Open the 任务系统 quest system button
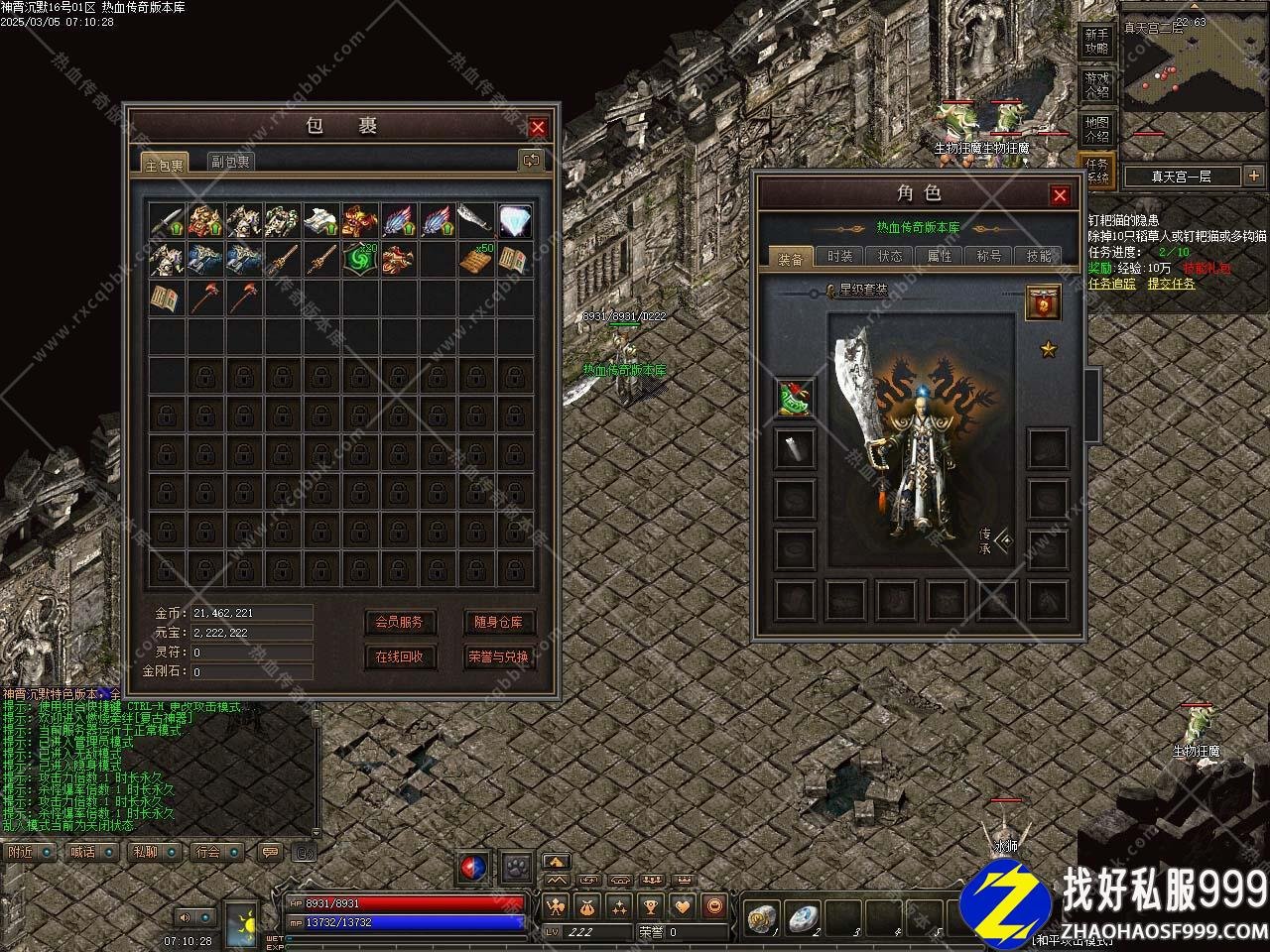 pos(1096,171)
